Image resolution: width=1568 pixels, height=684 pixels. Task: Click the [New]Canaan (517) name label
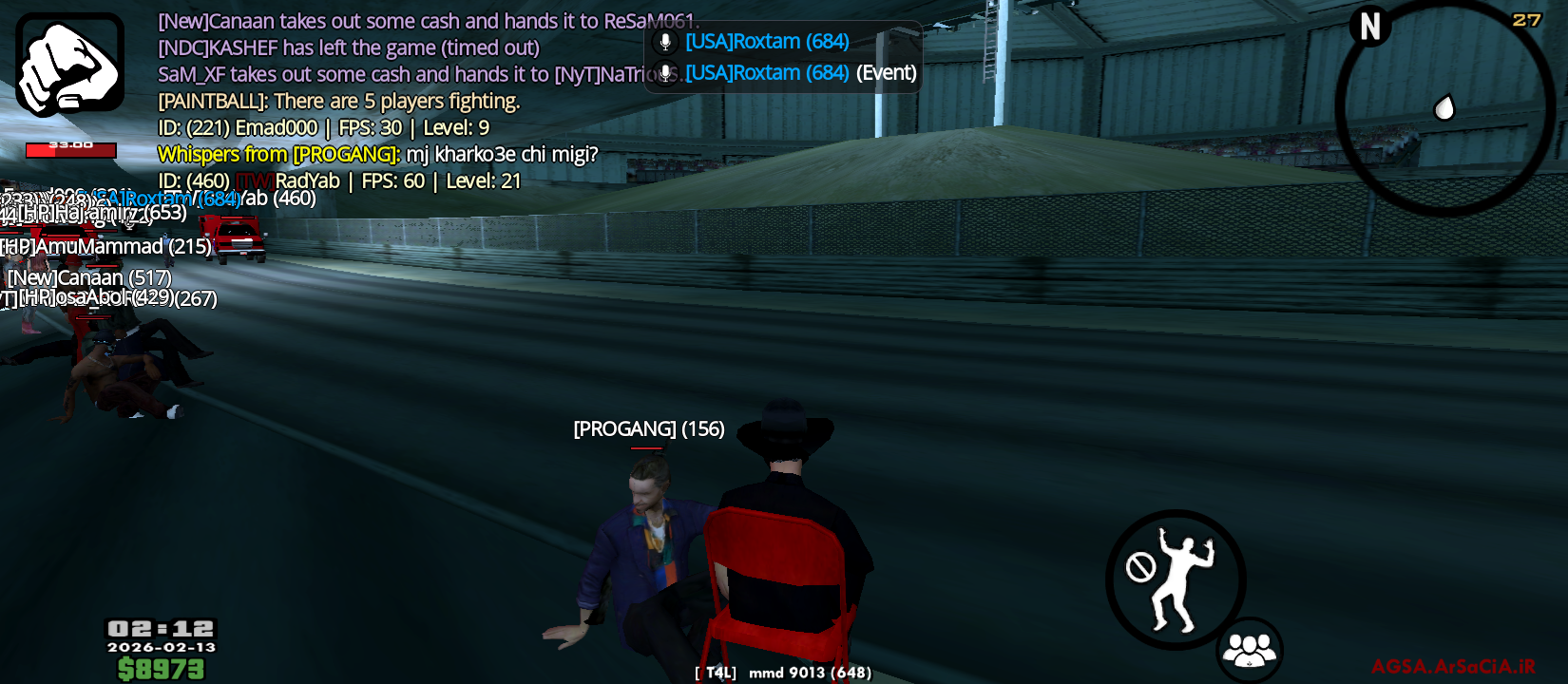coord(87,278)
